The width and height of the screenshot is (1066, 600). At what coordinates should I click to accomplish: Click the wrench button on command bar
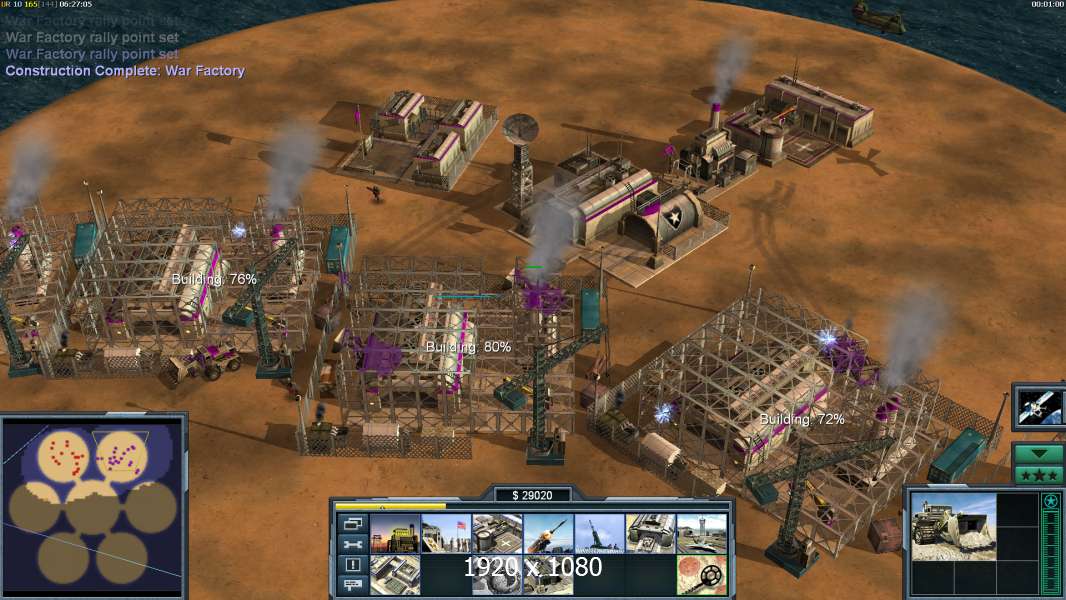point(352,545)
